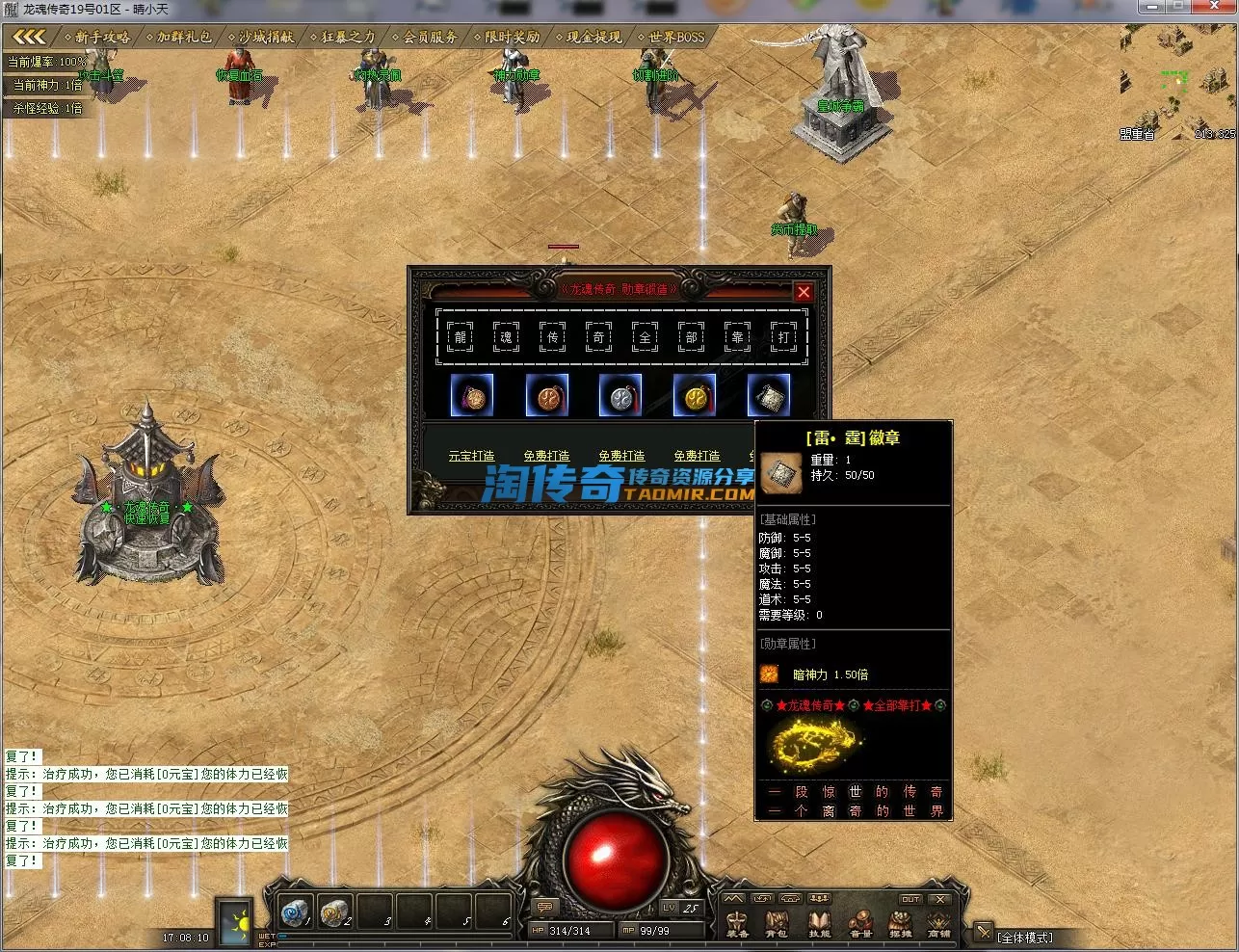This screenshot has width=1239, height=952.
Task: Use the blue scroll in hotbar slot 1
Action: [294, 911]
